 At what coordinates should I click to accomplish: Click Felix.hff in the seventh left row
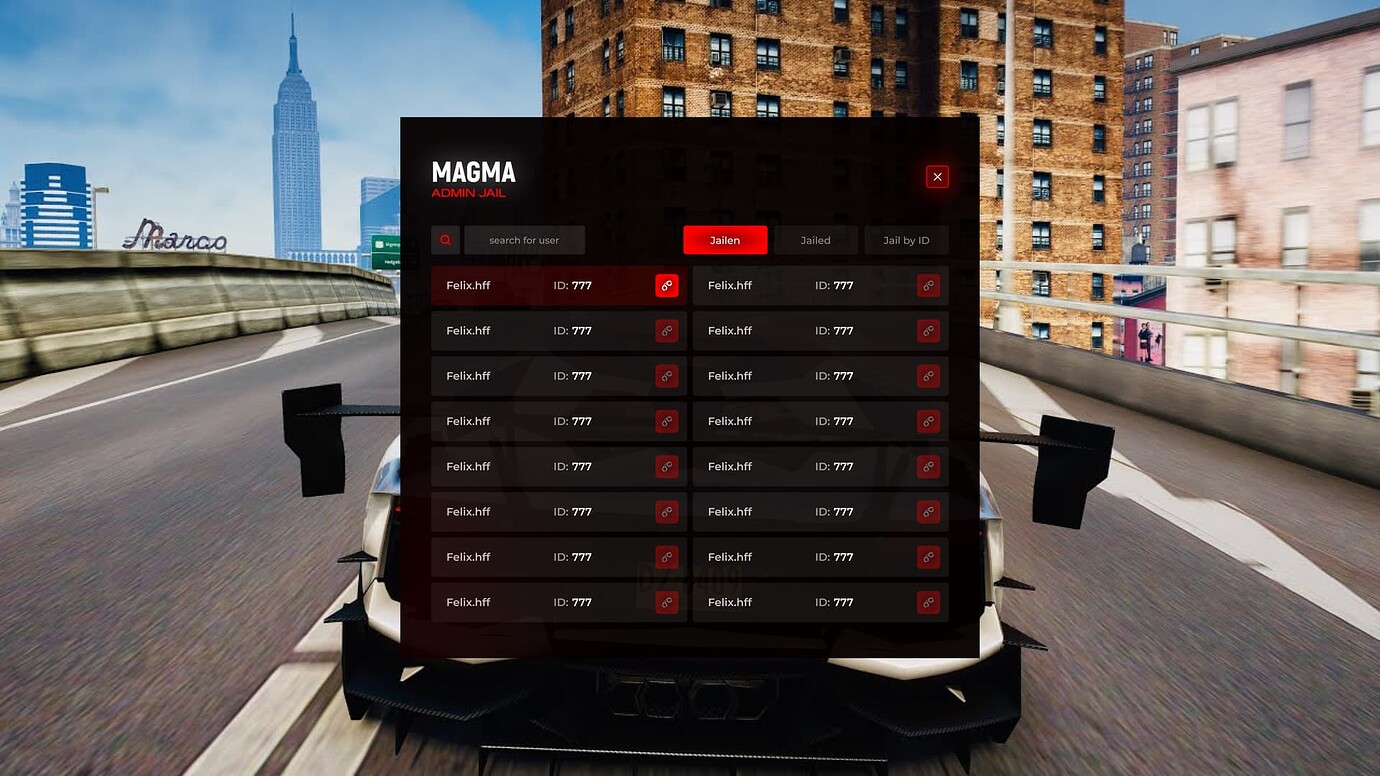(x=468, y=557)
